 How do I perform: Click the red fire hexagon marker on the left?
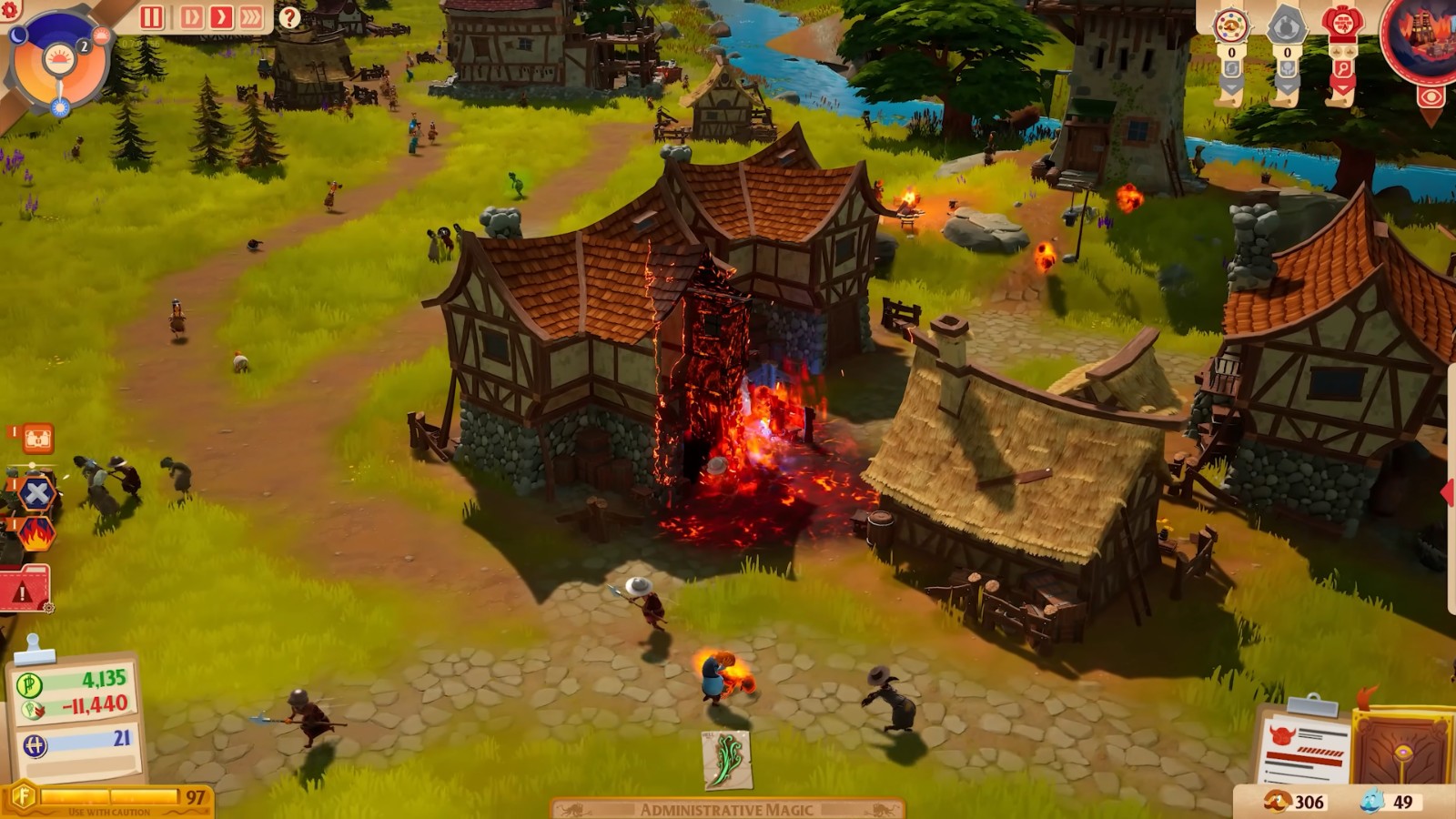[37, 533]
